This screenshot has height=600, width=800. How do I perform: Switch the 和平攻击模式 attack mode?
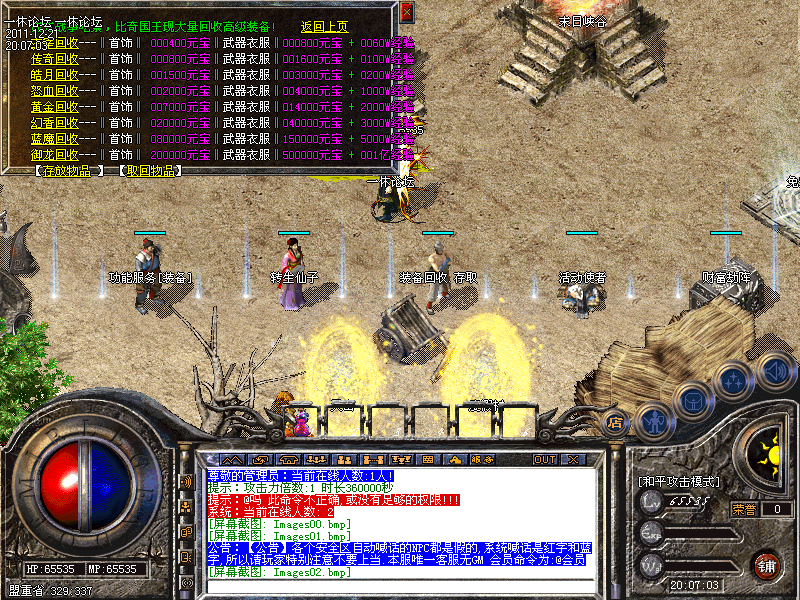(679, 482)
